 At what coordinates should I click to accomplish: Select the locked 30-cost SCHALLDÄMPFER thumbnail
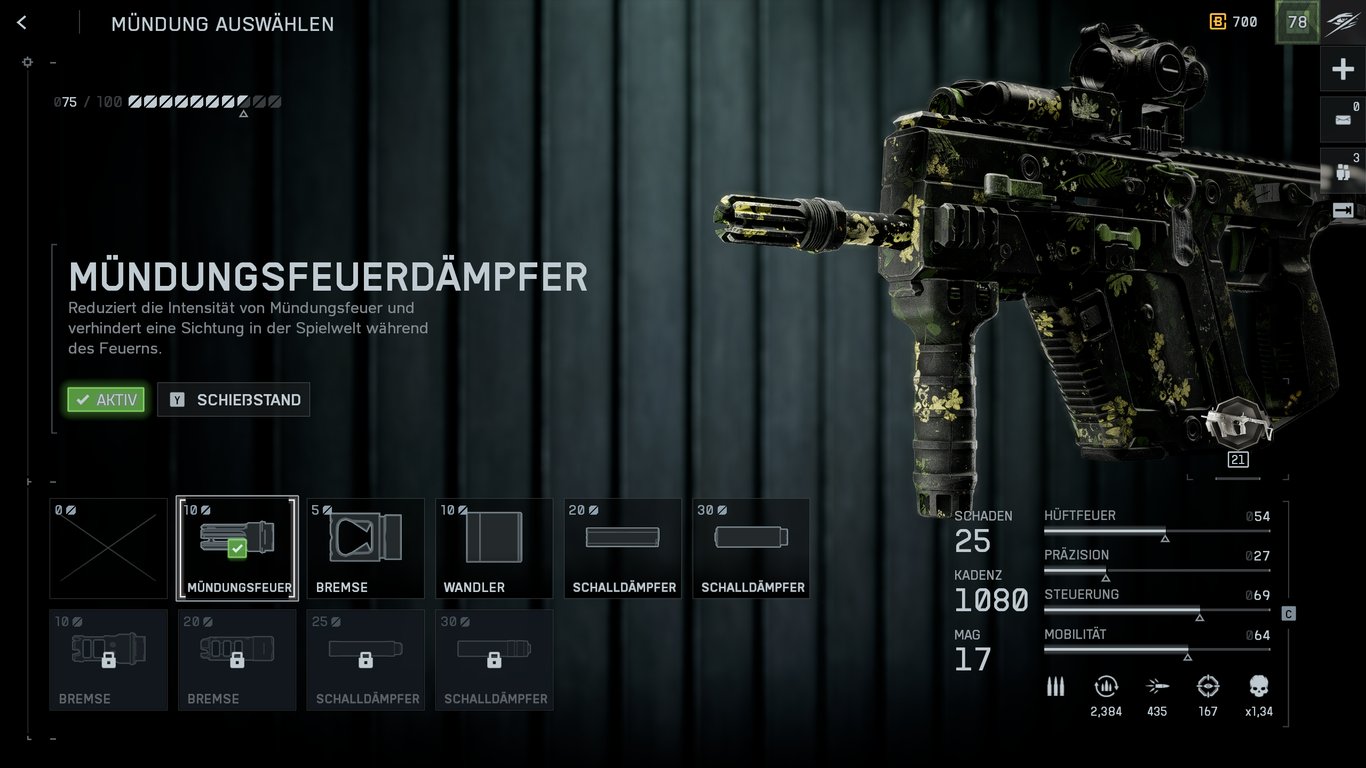[x=494, y=660]
